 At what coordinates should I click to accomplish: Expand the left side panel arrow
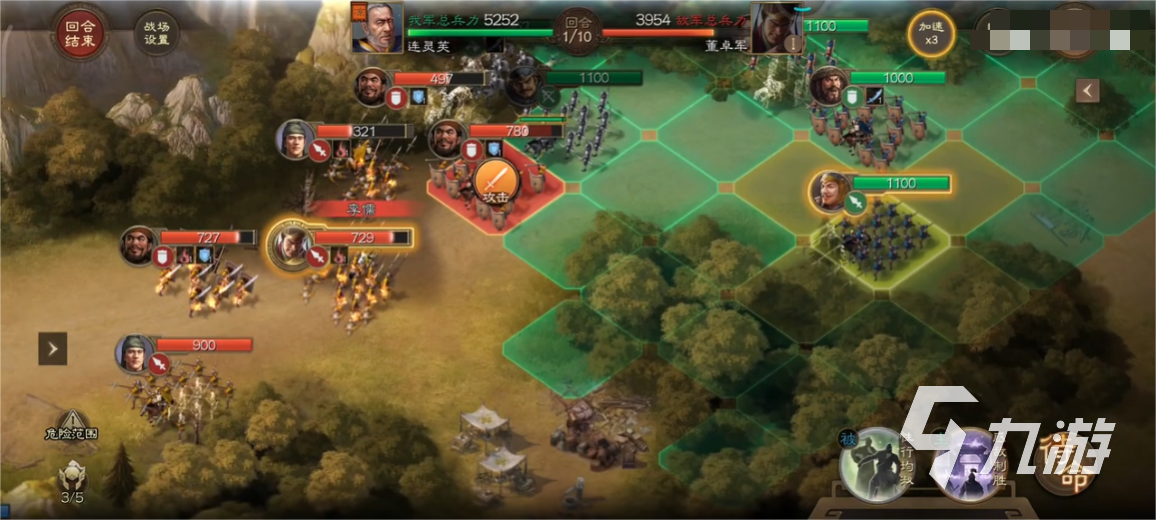click(53, 348)
